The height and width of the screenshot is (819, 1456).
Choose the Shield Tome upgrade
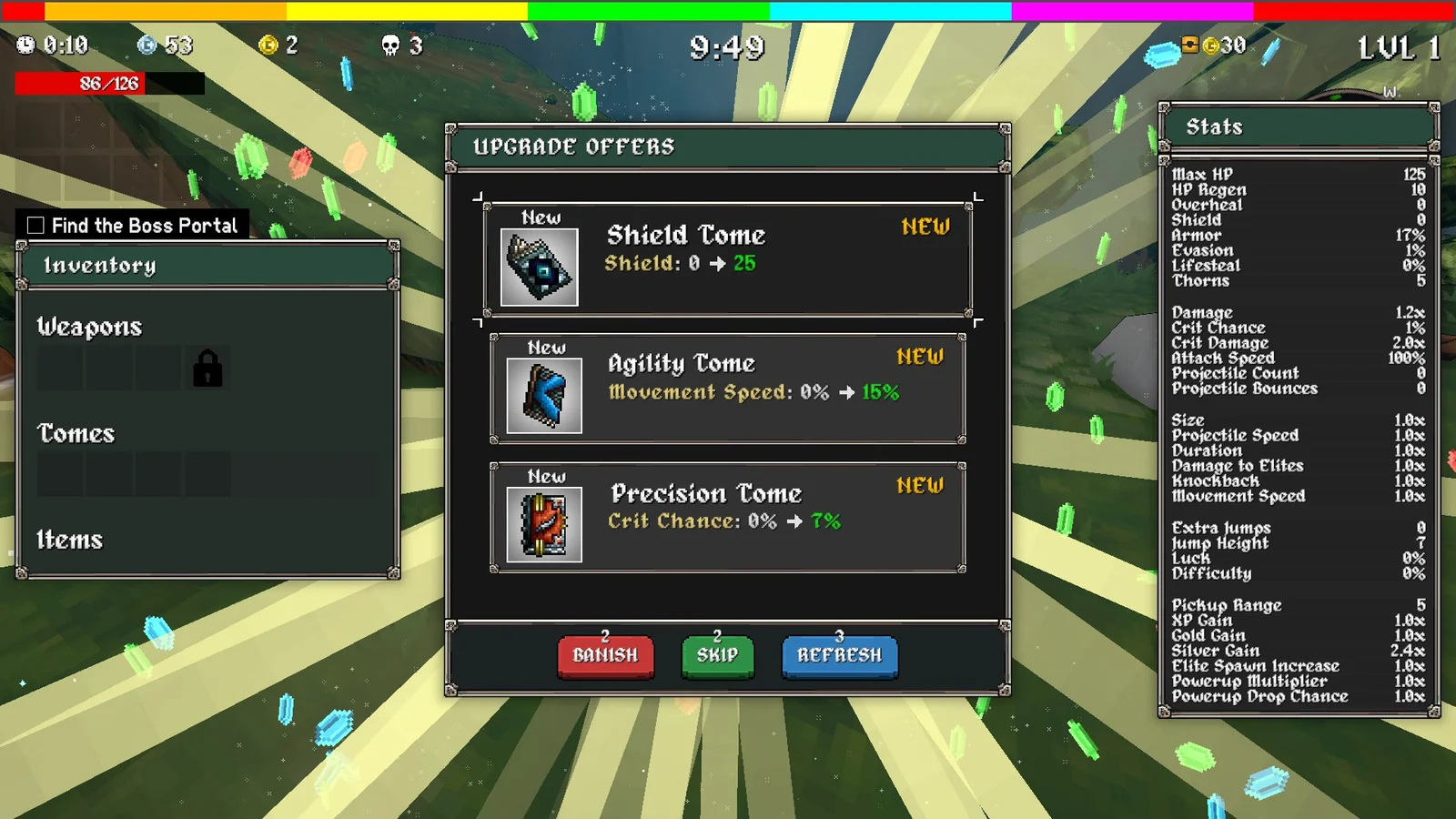pos(728,259)
